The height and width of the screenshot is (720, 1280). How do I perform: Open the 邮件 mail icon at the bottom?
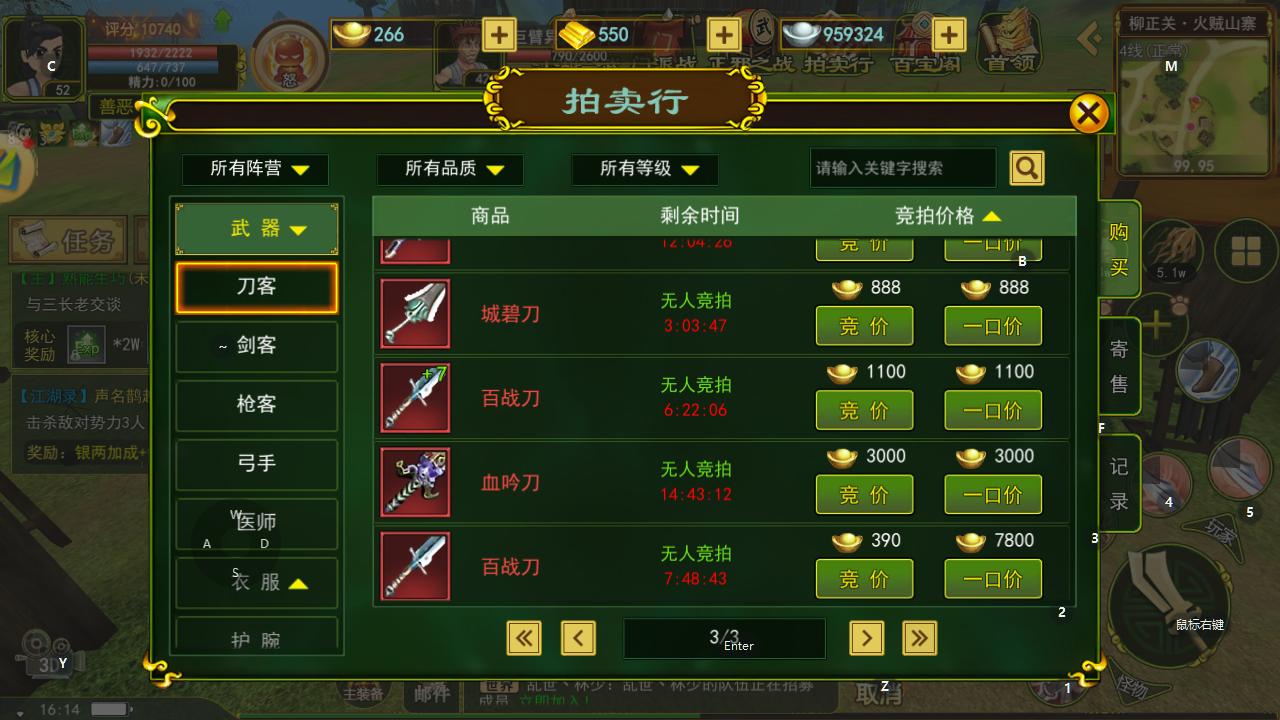pos(430,695)
